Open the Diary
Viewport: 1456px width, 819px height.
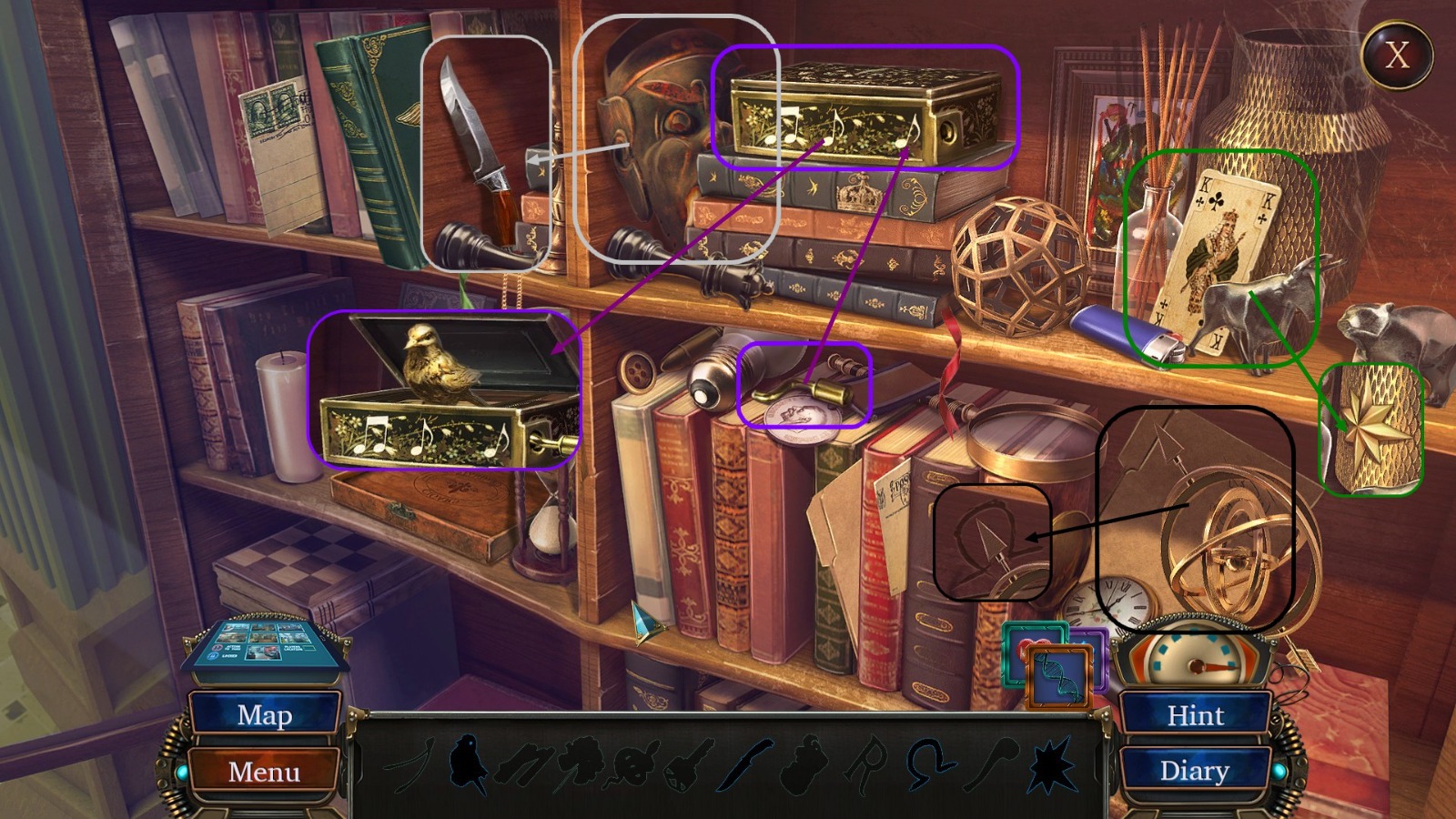[x=1196, y=771]
